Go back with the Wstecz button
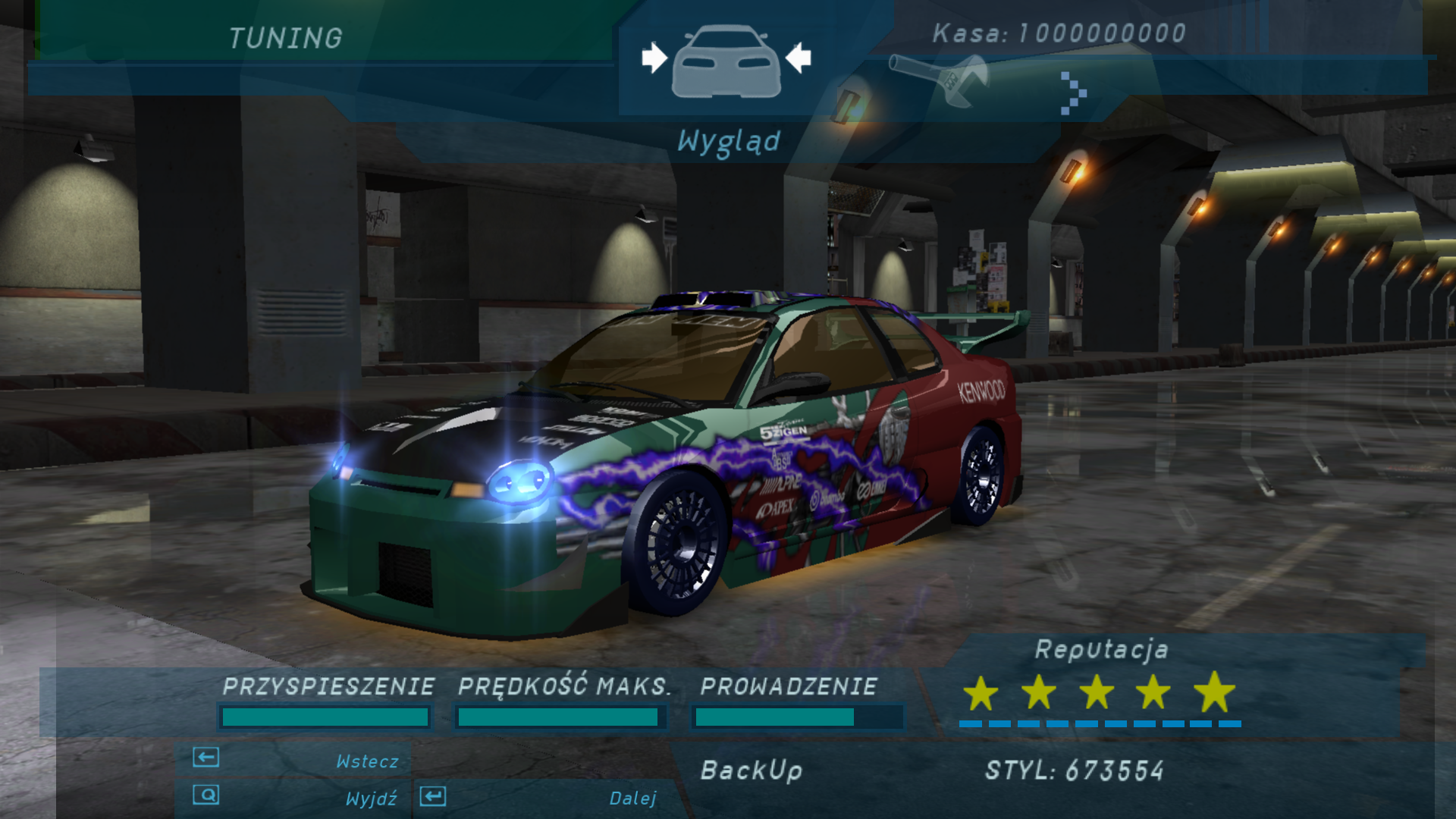 point(296,760)
